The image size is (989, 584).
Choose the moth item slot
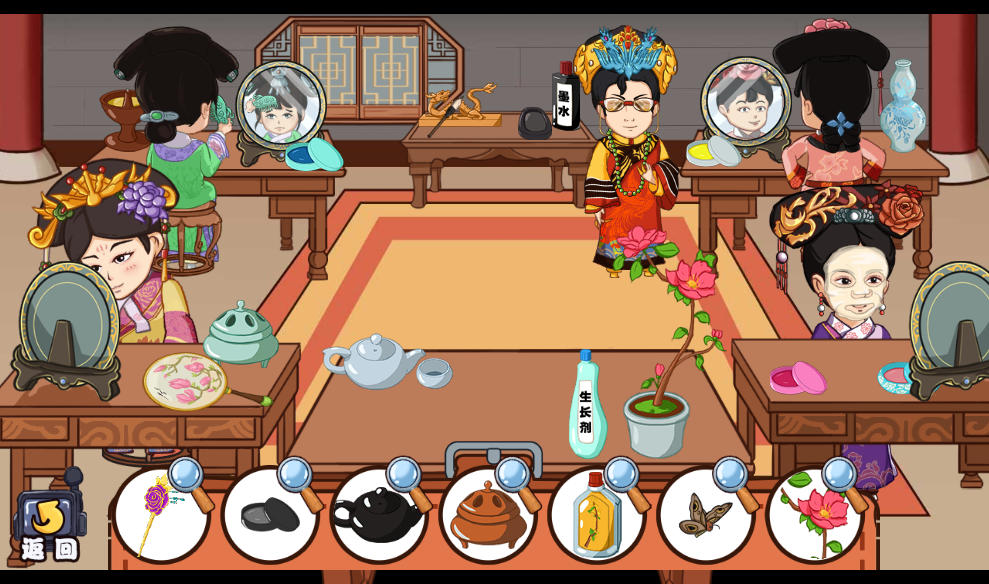click(705, 515)
